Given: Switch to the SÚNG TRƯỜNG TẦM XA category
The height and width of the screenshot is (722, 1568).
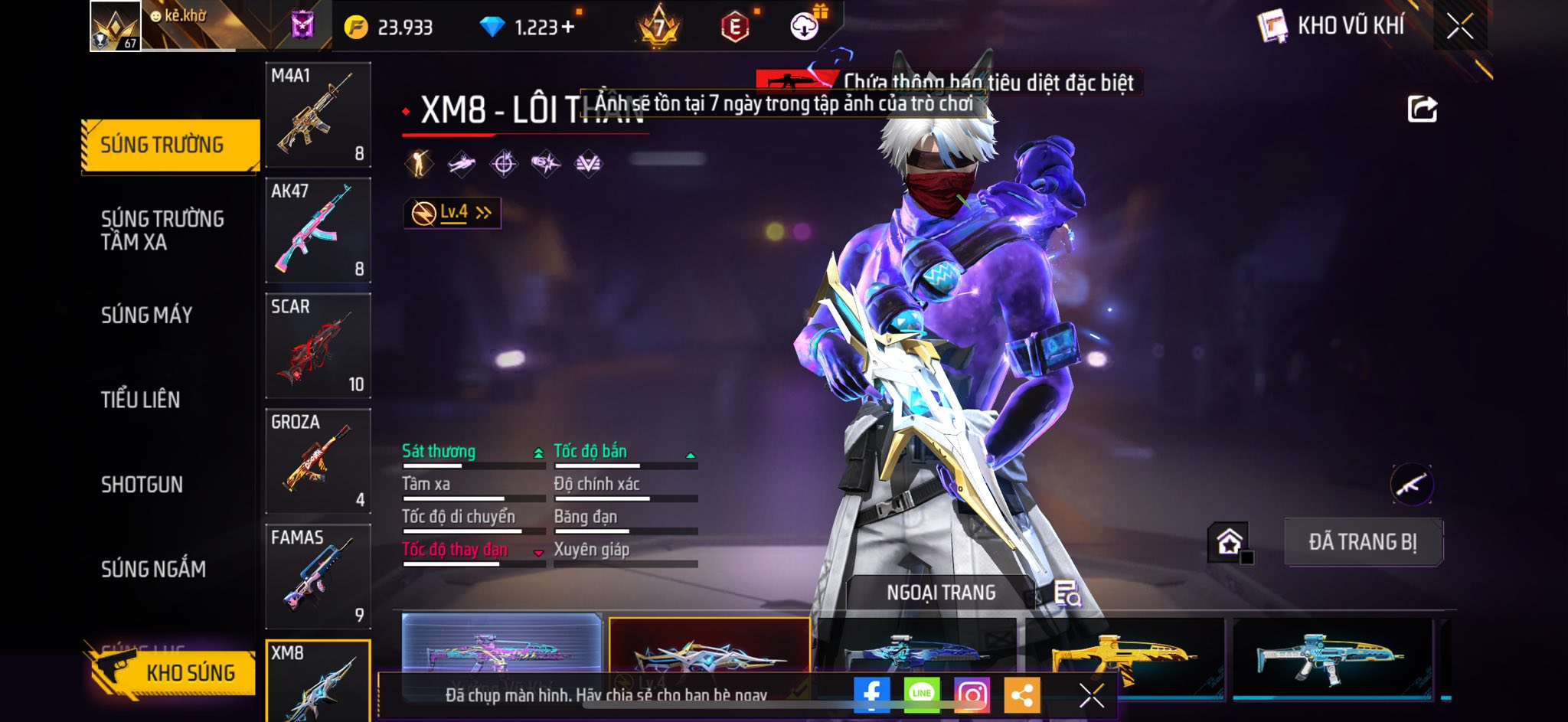Looking at the screenshot, I should coord(162,230).
